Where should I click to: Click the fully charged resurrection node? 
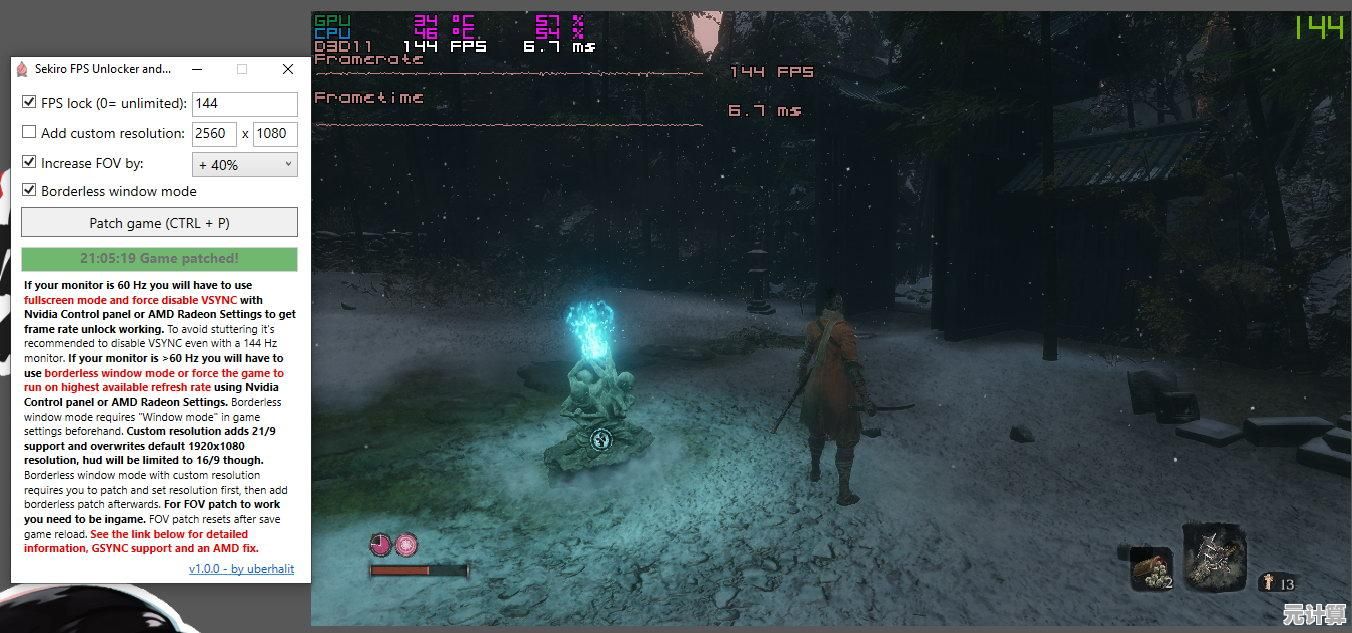pyautogui.click(x=406, y=545)
